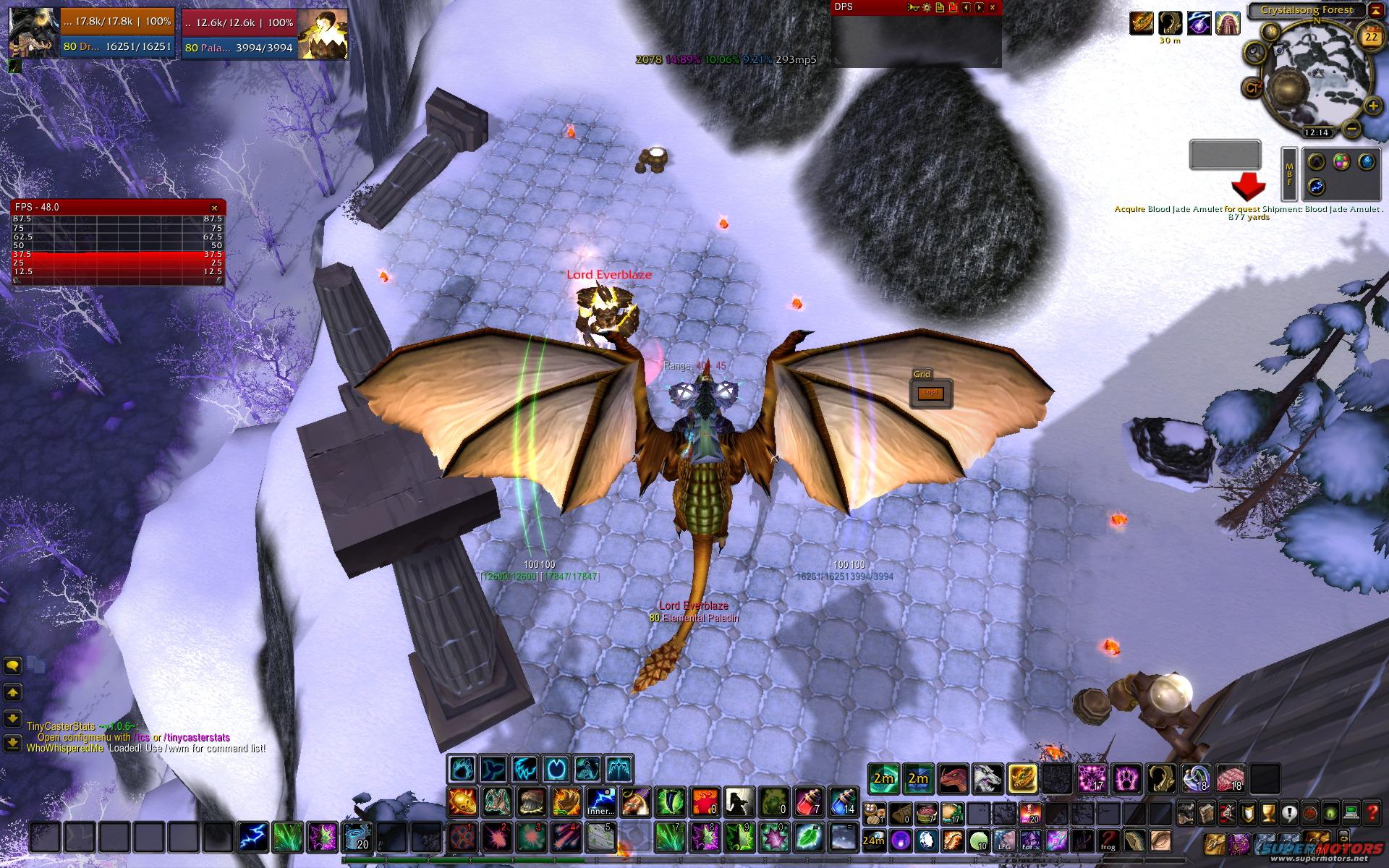Click the frog macro button
The image size is (1389, 868).
[1108, 841]
